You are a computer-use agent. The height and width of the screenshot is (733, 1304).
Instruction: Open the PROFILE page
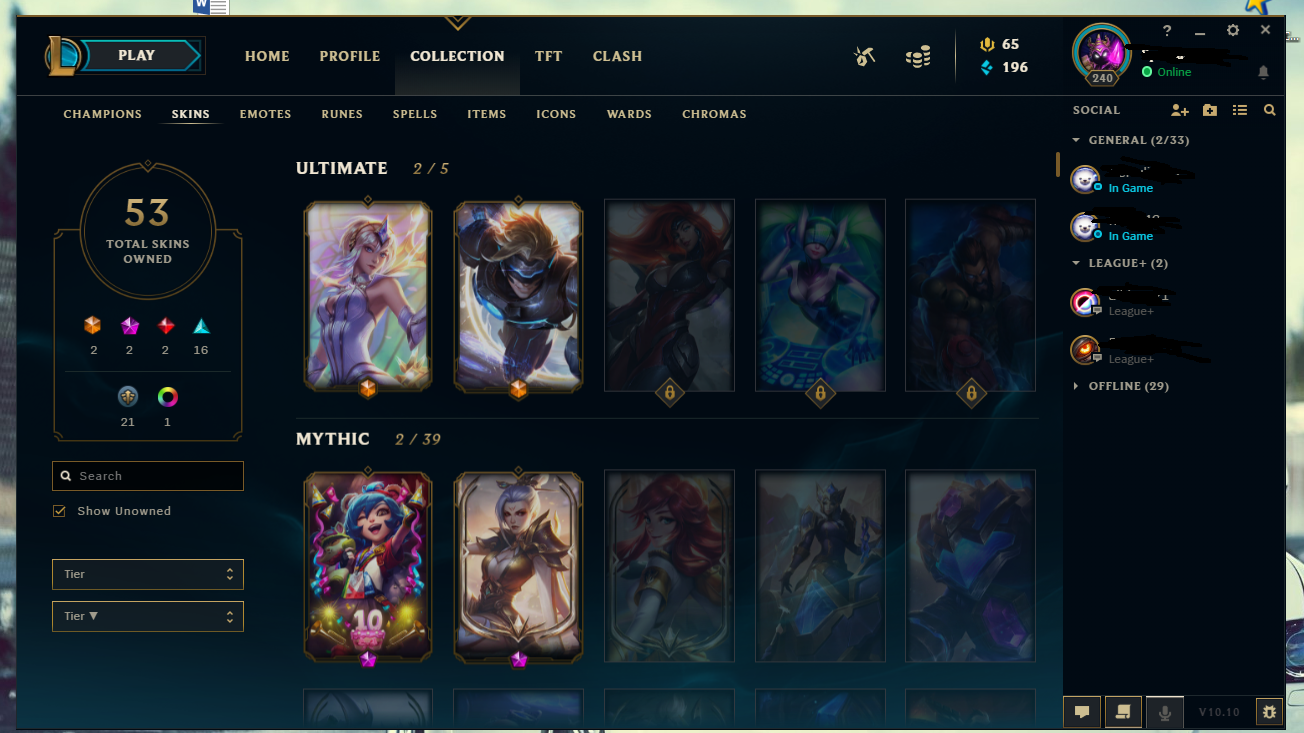pos(350,56)
